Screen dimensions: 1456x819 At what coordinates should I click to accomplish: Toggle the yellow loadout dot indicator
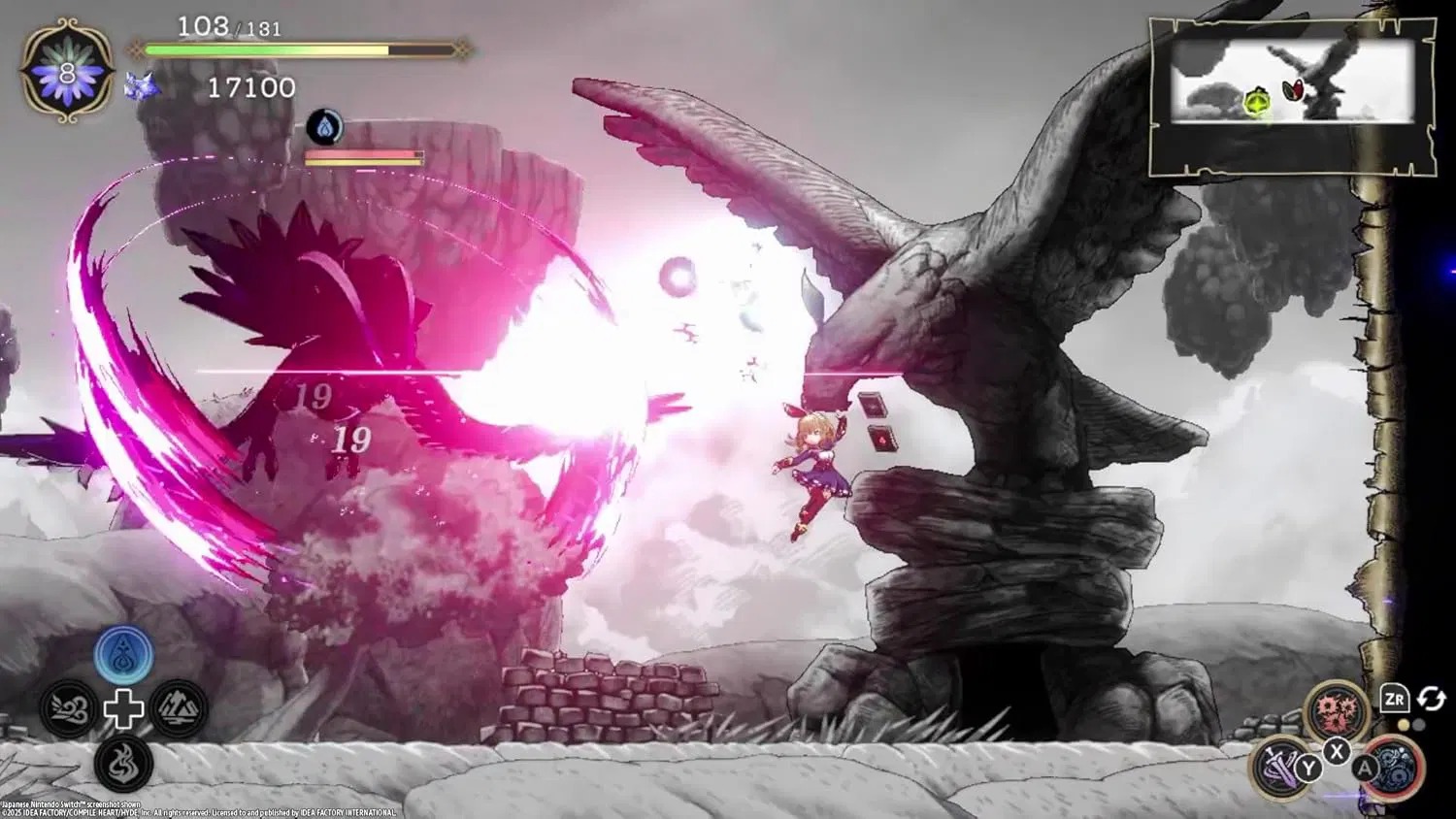click(1404, 724)
